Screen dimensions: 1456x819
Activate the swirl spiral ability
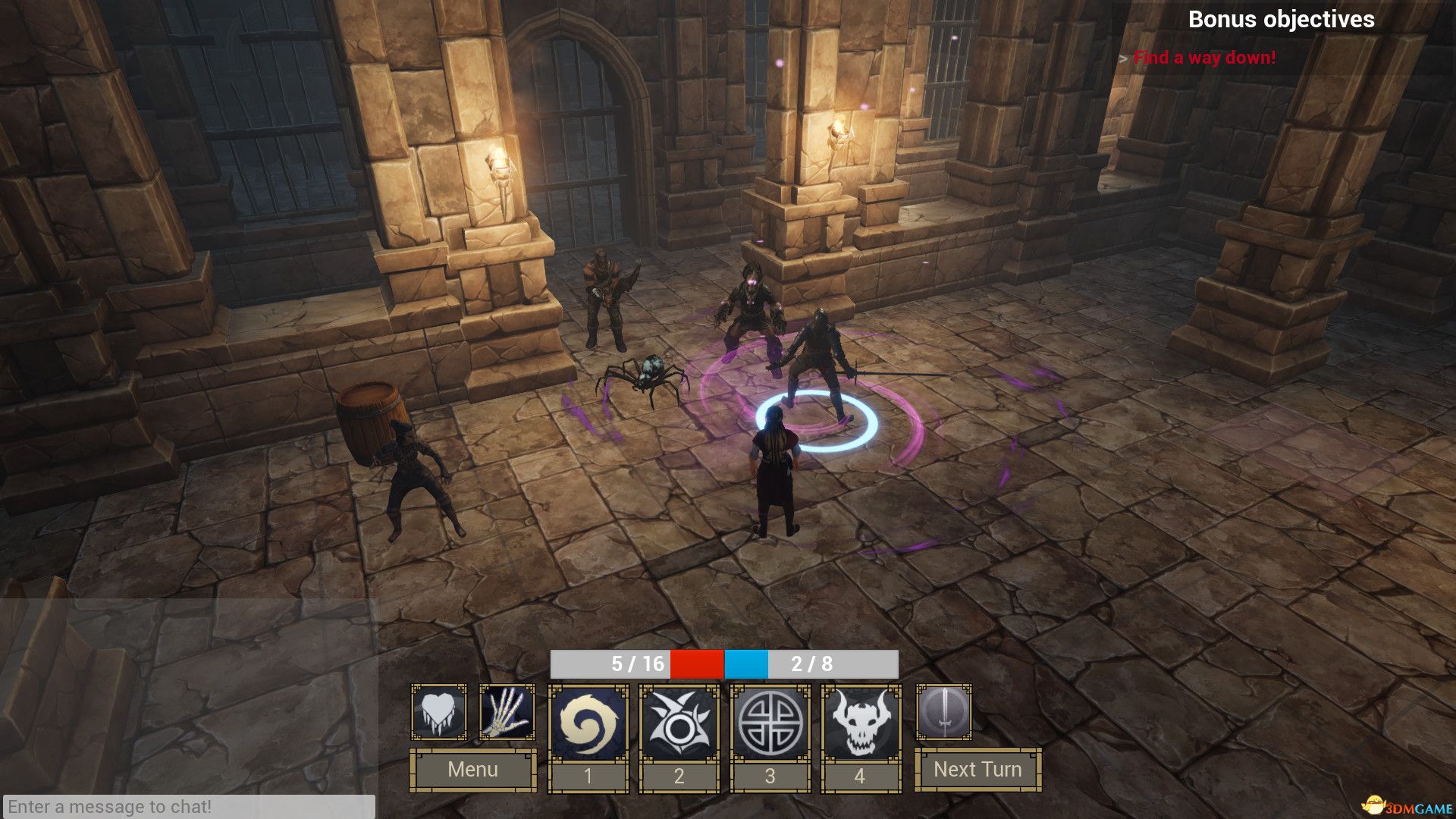[588, 723]
